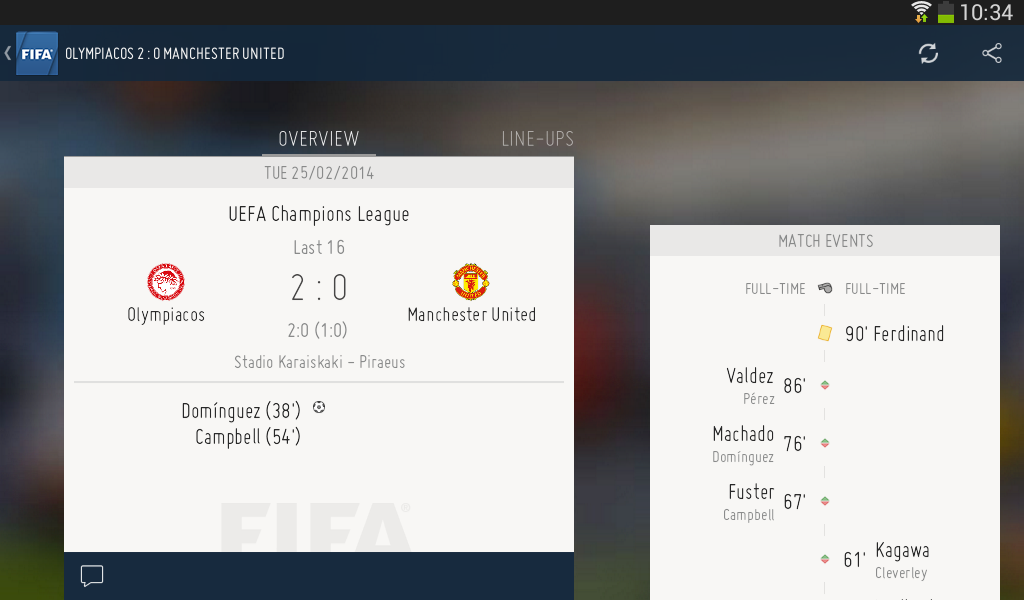Tap the Olympiacos team crest

[x=166, y=283]
